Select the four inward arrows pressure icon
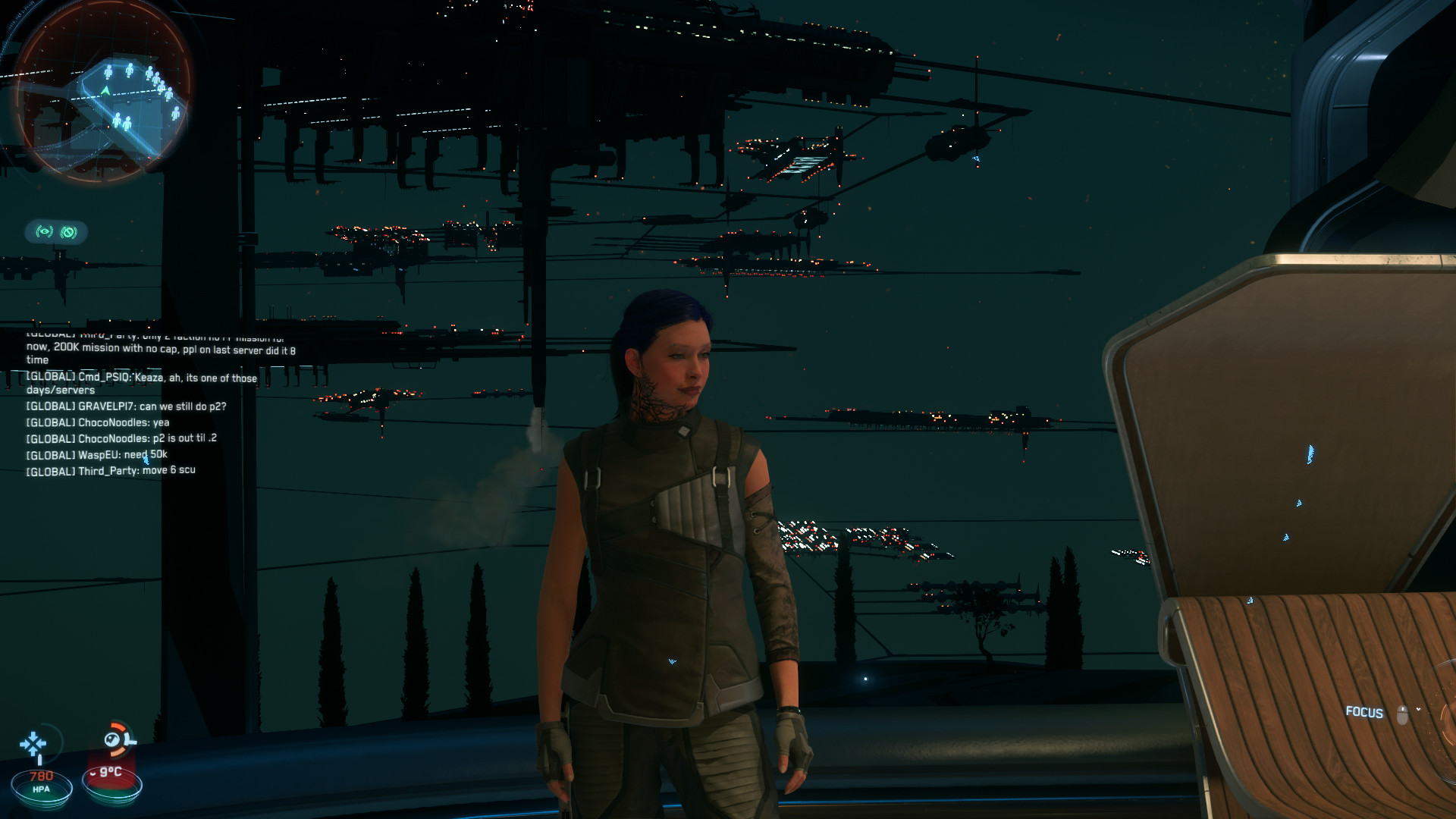The image size is (1456, 819). tap(33, 745)
